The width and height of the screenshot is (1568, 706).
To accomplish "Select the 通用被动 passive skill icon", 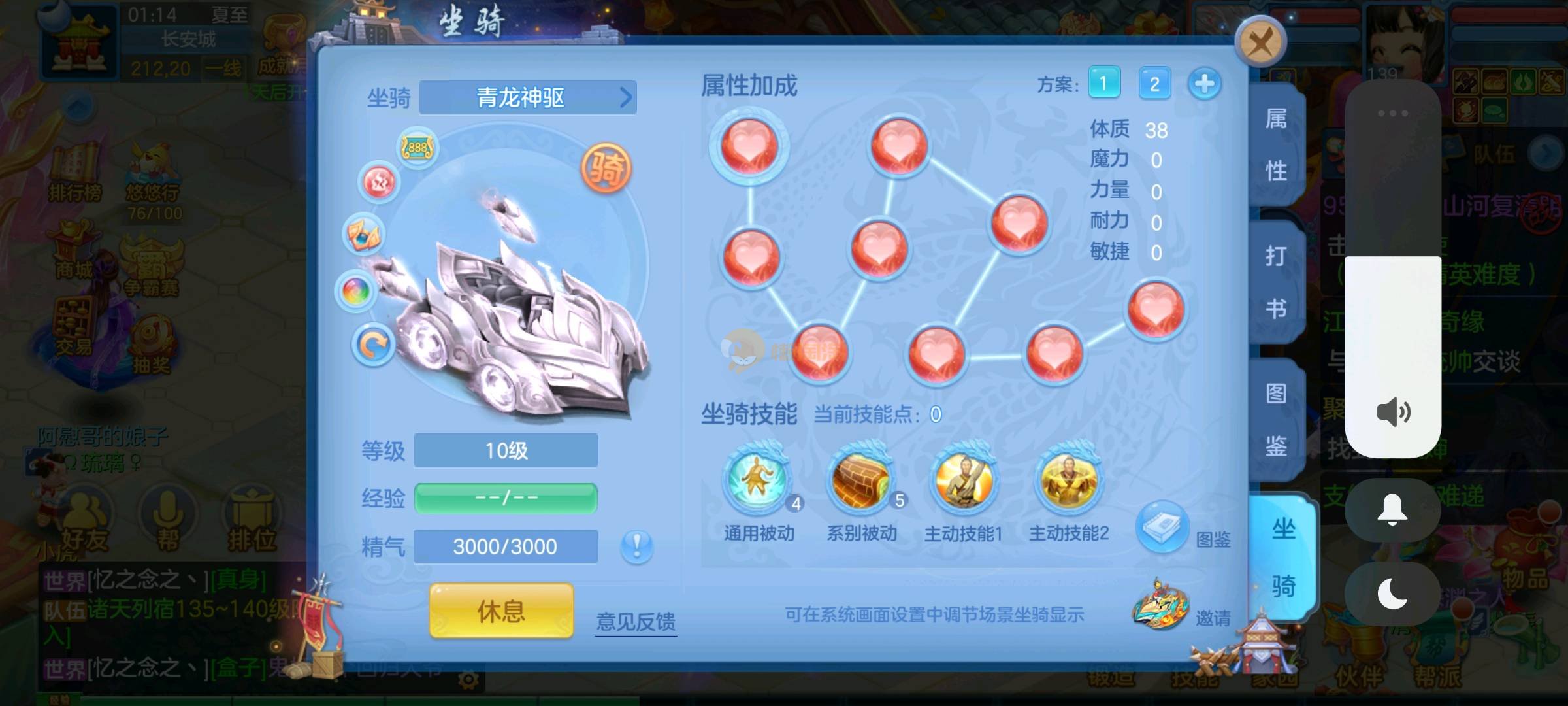I will pos(758,480).
